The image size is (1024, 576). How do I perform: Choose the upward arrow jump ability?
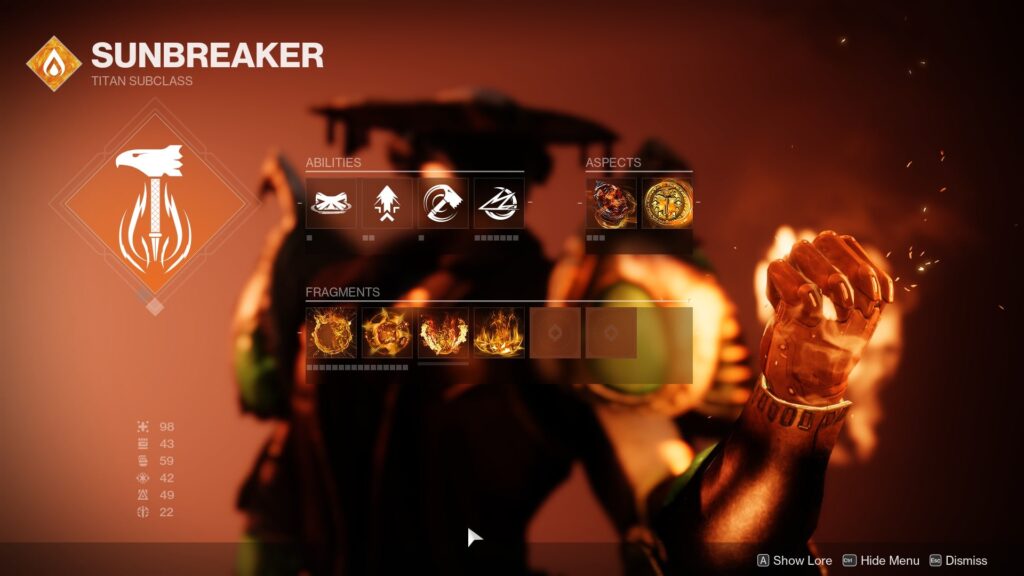[387, 203]
